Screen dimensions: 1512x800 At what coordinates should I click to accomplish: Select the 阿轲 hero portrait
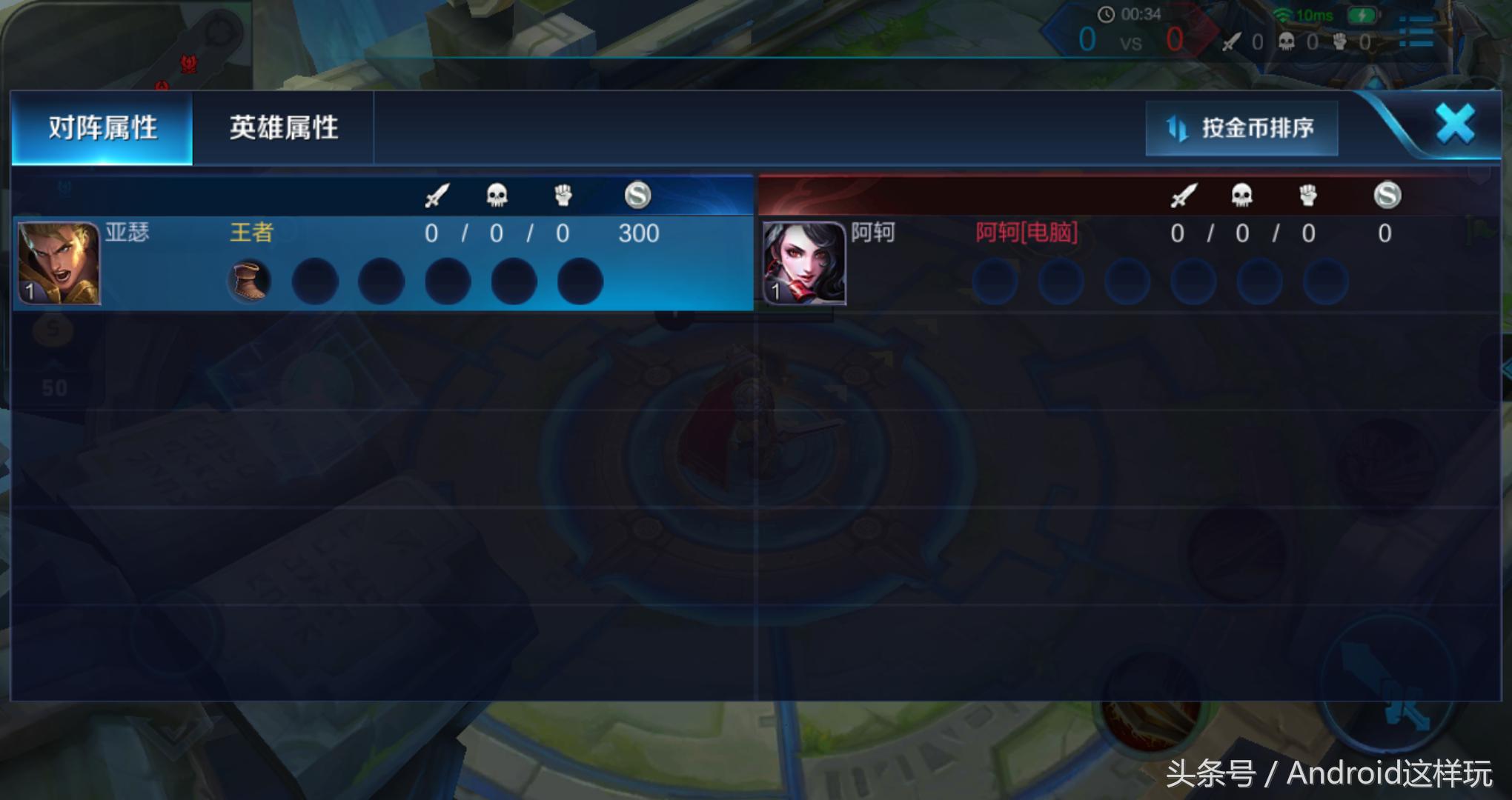tap(804, 263)
